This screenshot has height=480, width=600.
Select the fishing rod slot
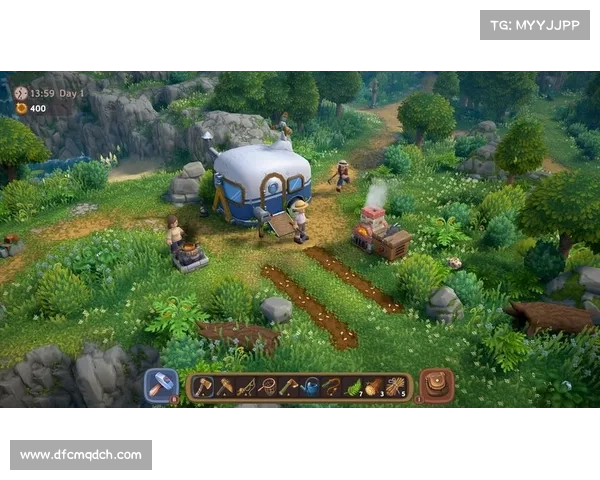(x=245, y=387)
